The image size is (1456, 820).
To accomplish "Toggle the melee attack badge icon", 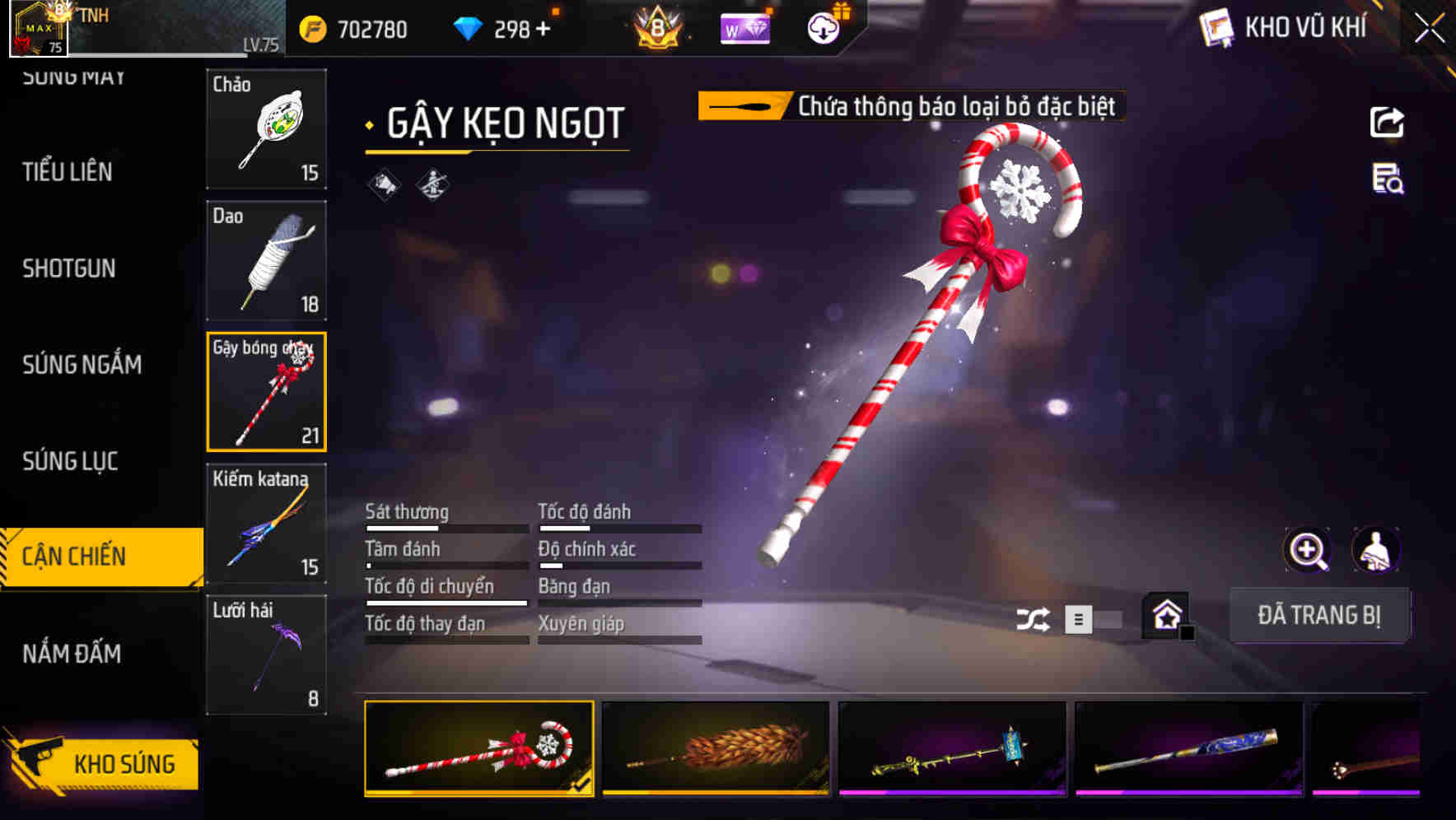I will click(x=432, y=184).
